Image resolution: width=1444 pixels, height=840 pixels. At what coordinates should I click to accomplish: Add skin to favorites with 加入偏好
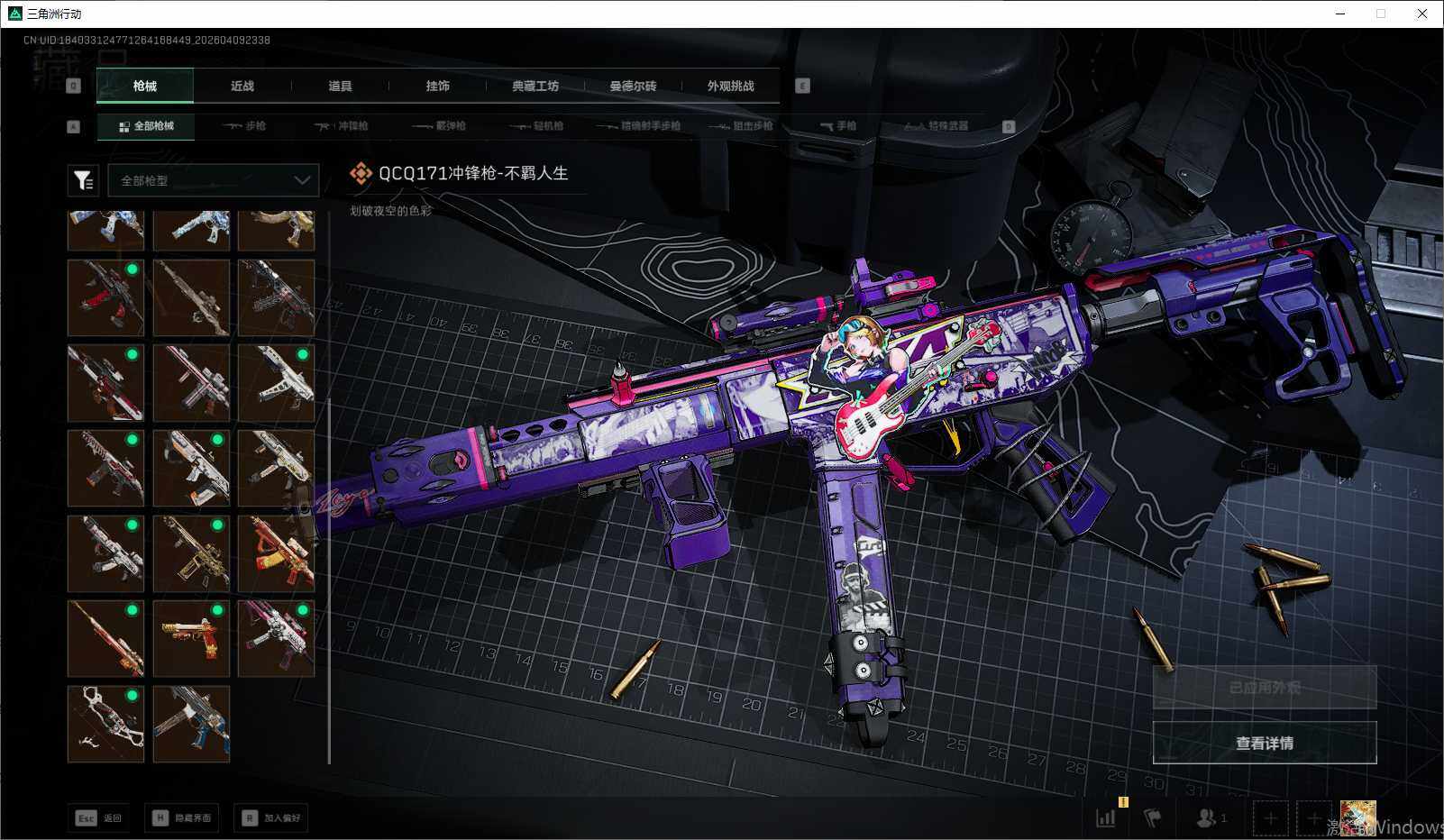[271, 817]
